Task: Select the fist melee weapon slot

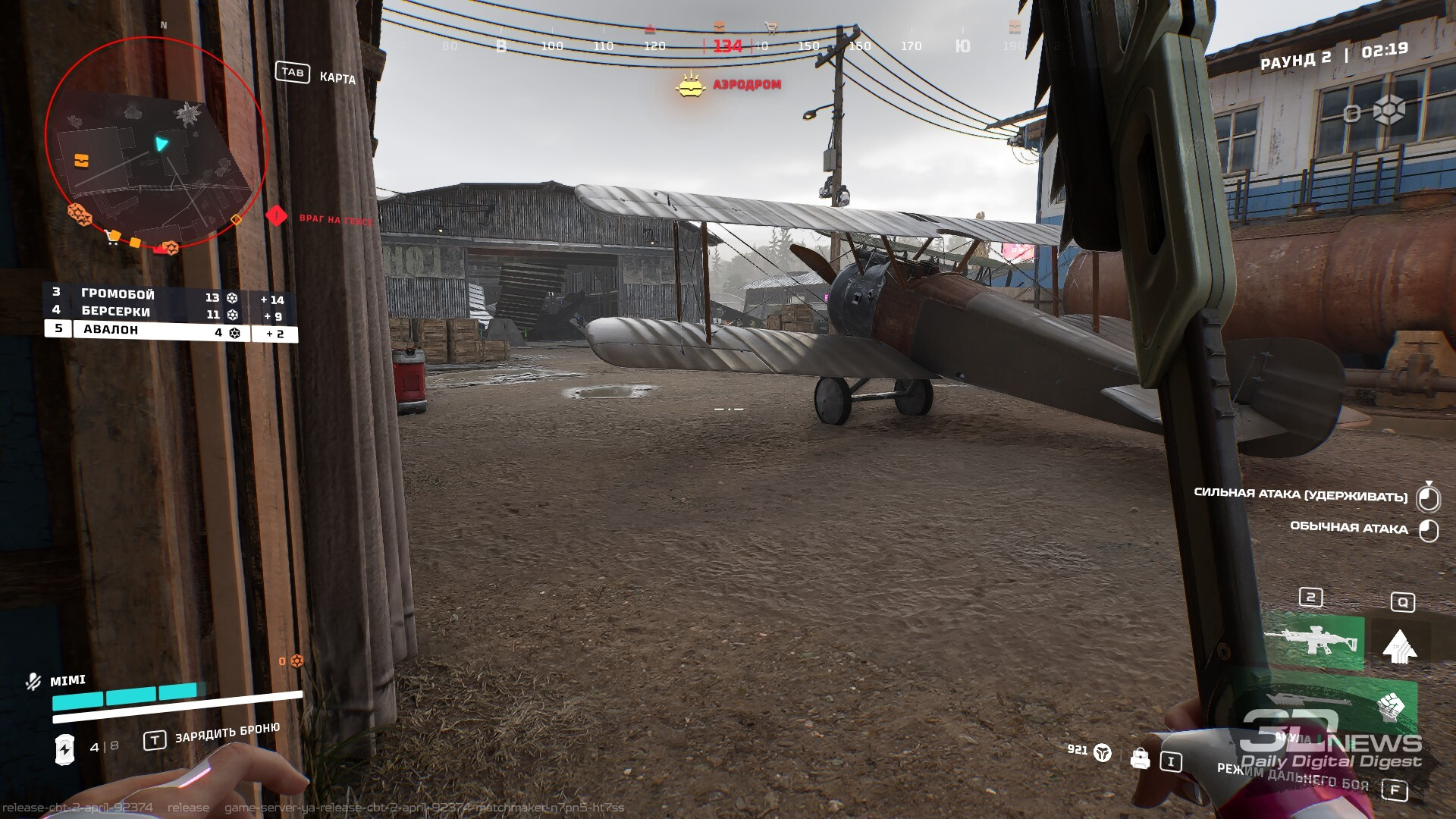Action: click(x=1391, y=707)
